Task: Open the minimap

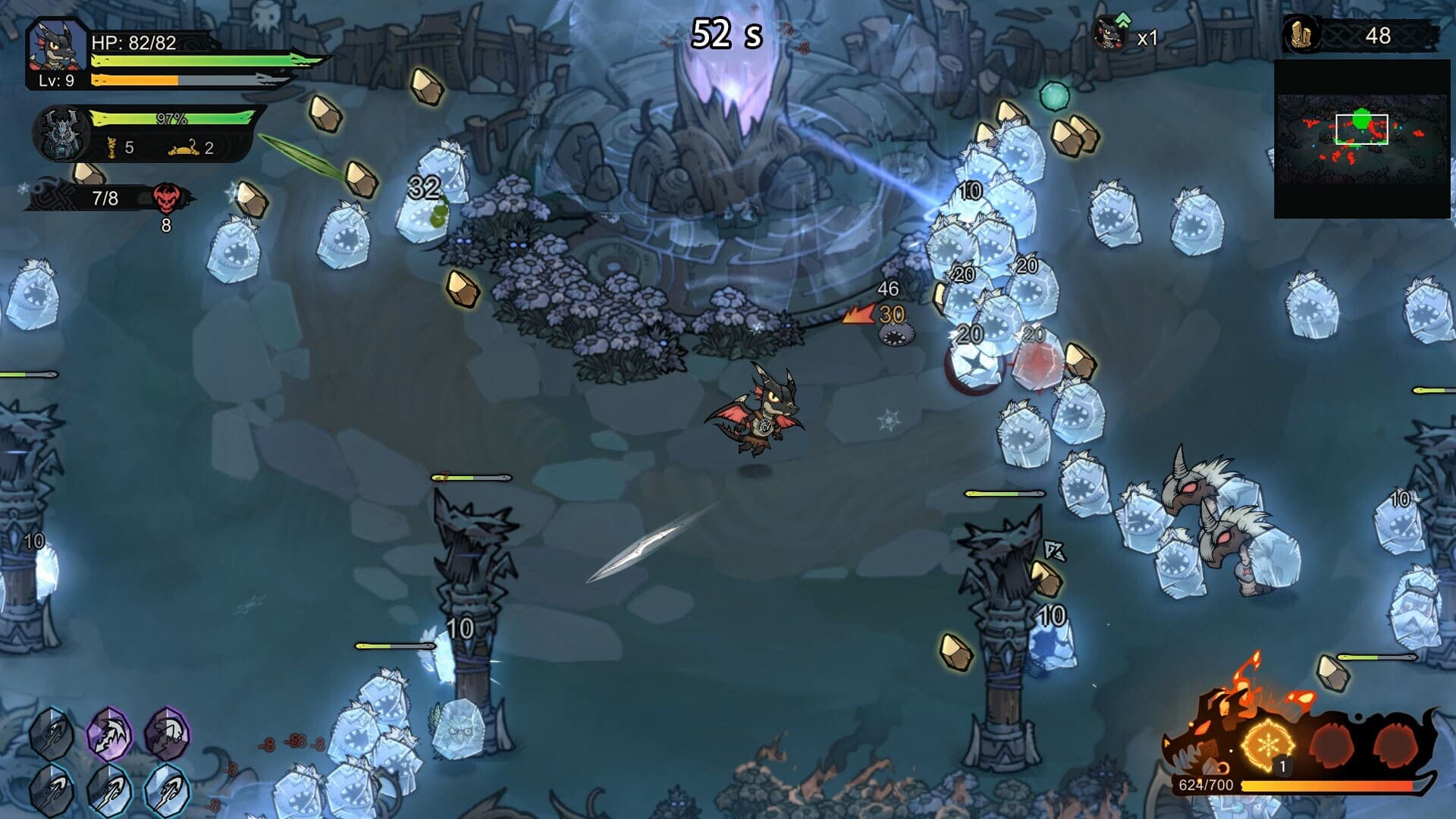Action: pos(1362,140)
